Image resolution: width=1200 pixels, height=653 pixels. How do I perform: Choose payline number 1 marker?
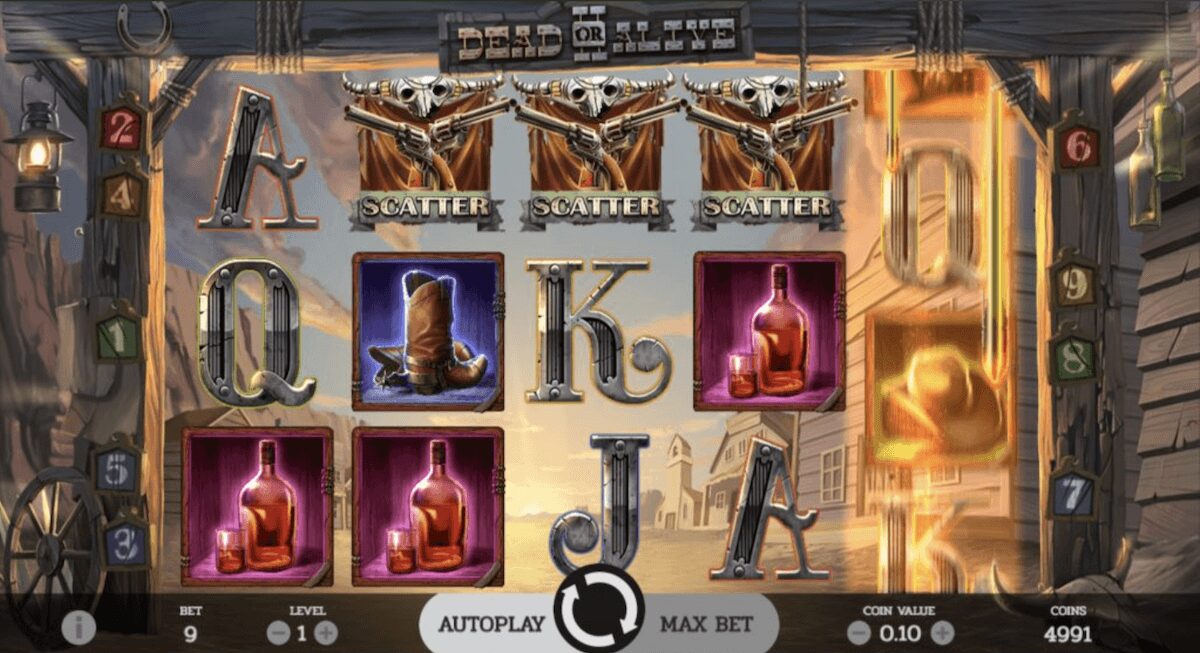click(119, 338)
